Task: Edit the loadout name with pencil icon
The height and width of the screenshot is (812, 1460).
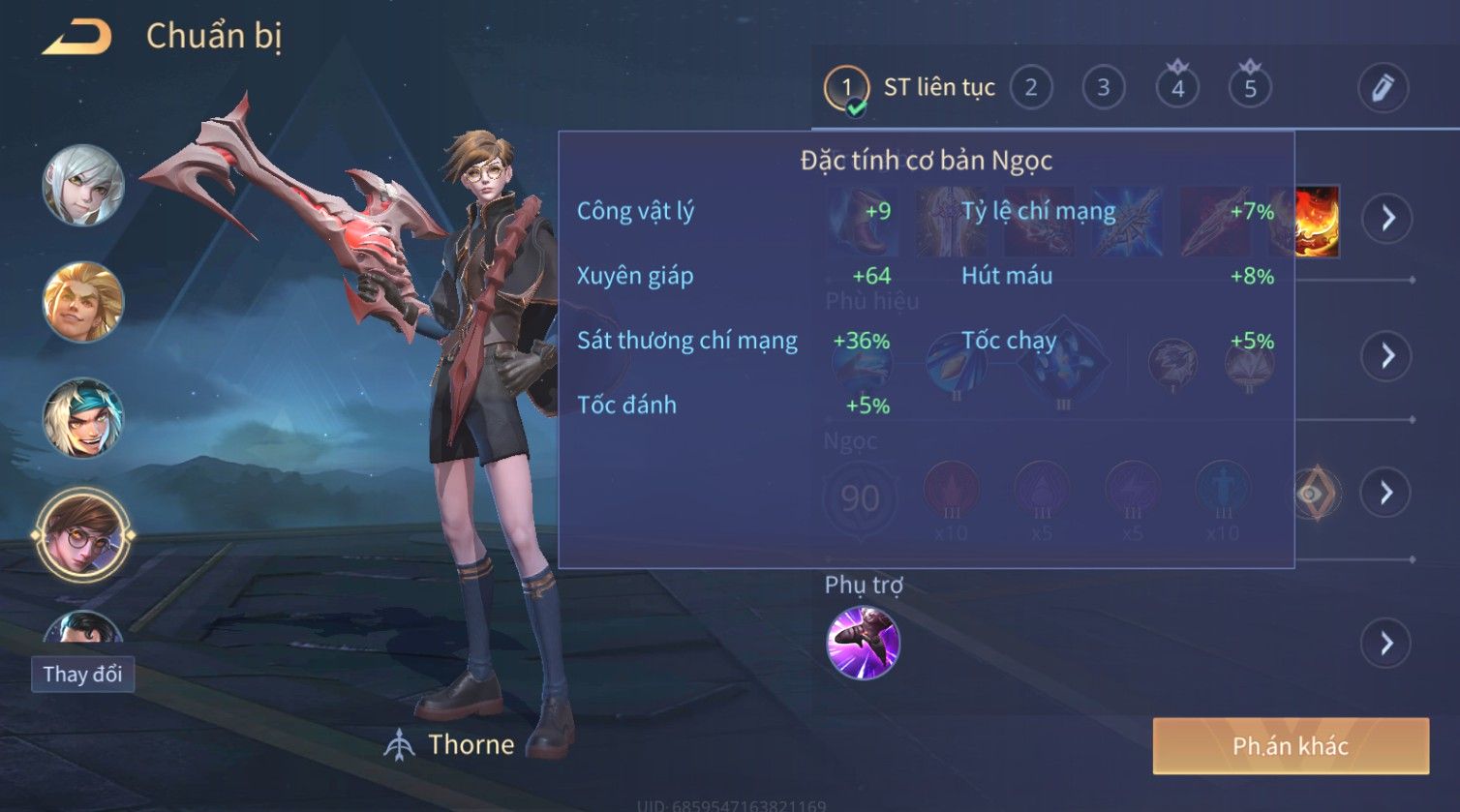Action: [1382, 88]
